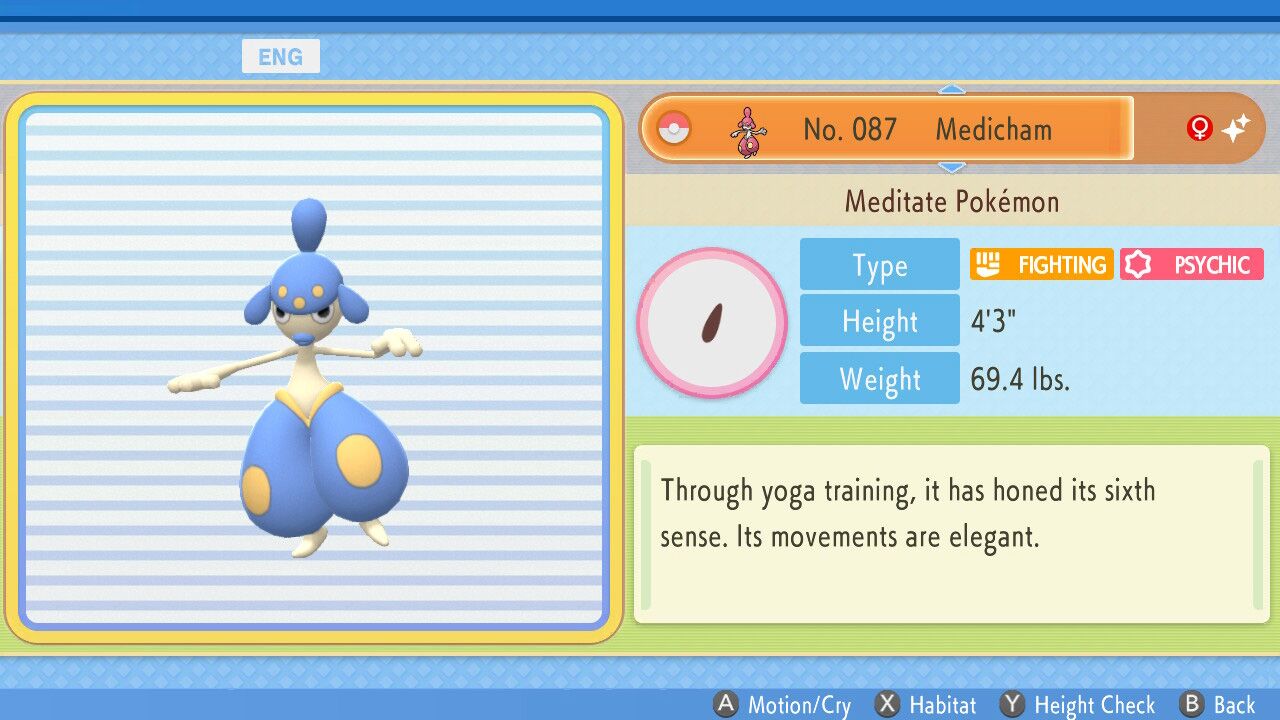1280x720 pixels.
Task: Click the FIGHTING type icon
Action: pos(1041,264)
